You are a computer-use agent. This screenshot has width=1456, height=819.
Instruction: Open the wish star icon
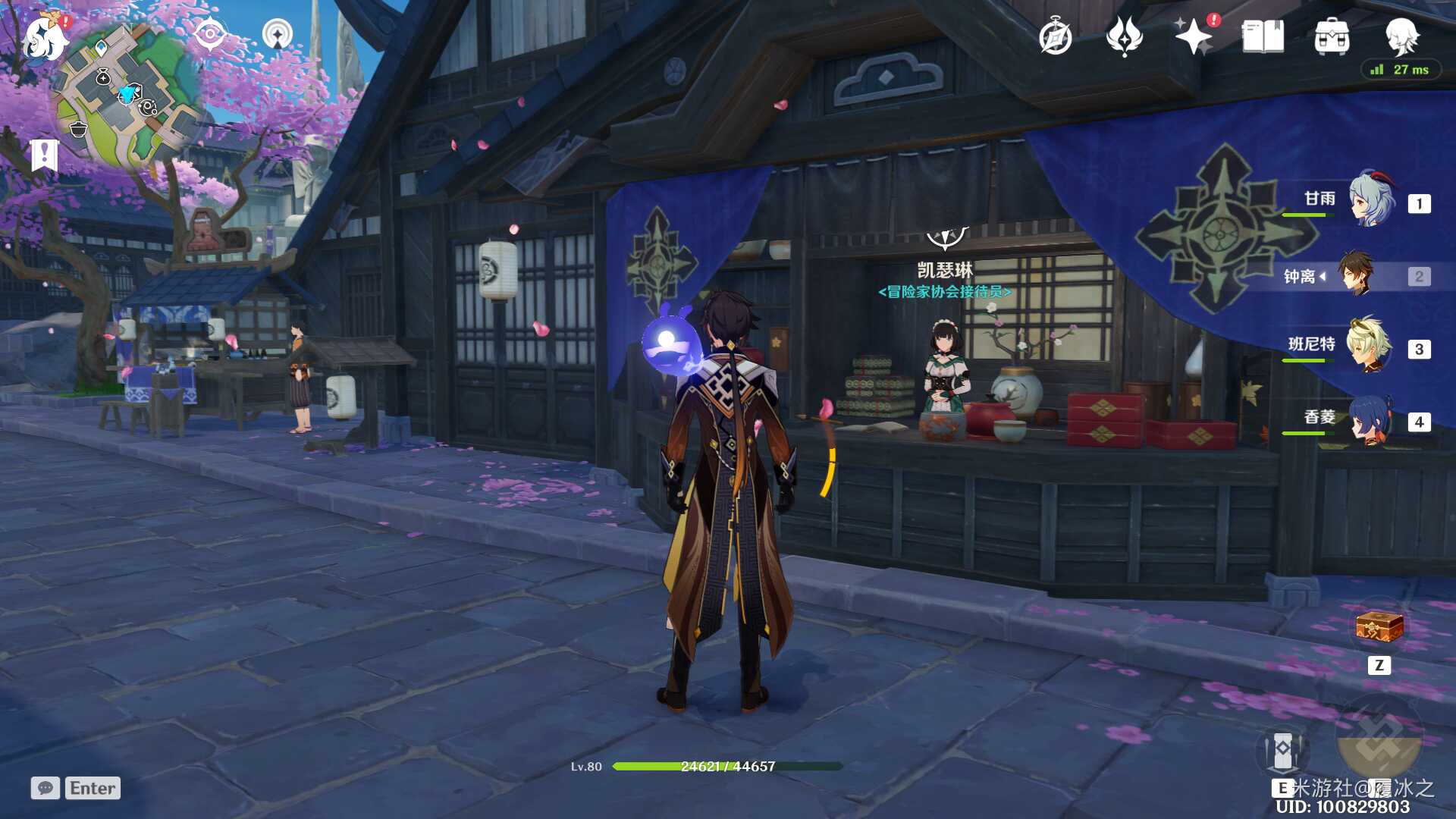(1193, 36)
